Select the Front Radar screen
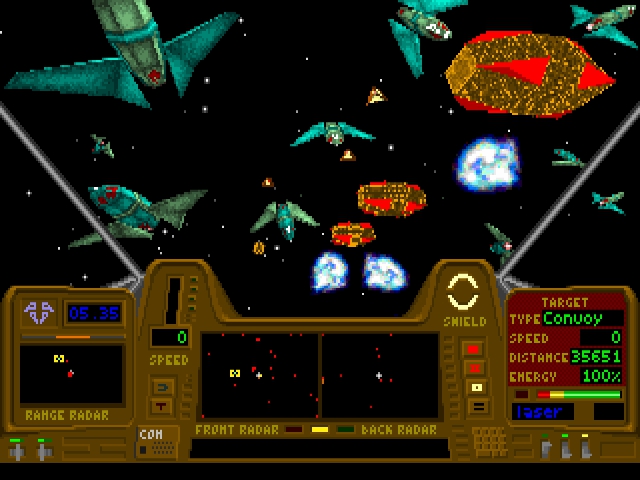The height and width of the screenshot is (480, 640). click(260, 375)
